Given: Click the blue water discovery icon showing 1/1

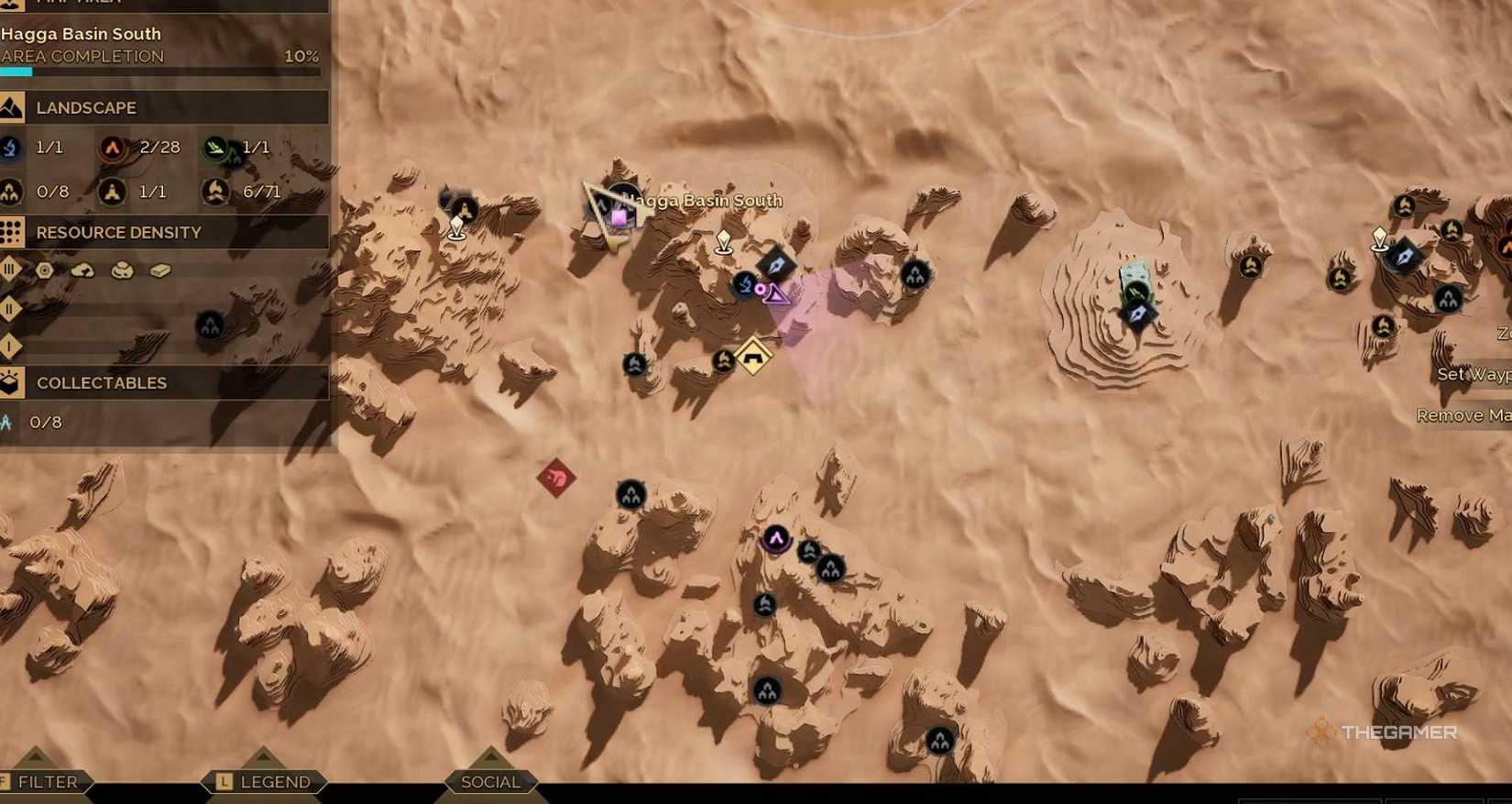Looking at the screenshot, I should pyautogui.click(x=9, y=148).
